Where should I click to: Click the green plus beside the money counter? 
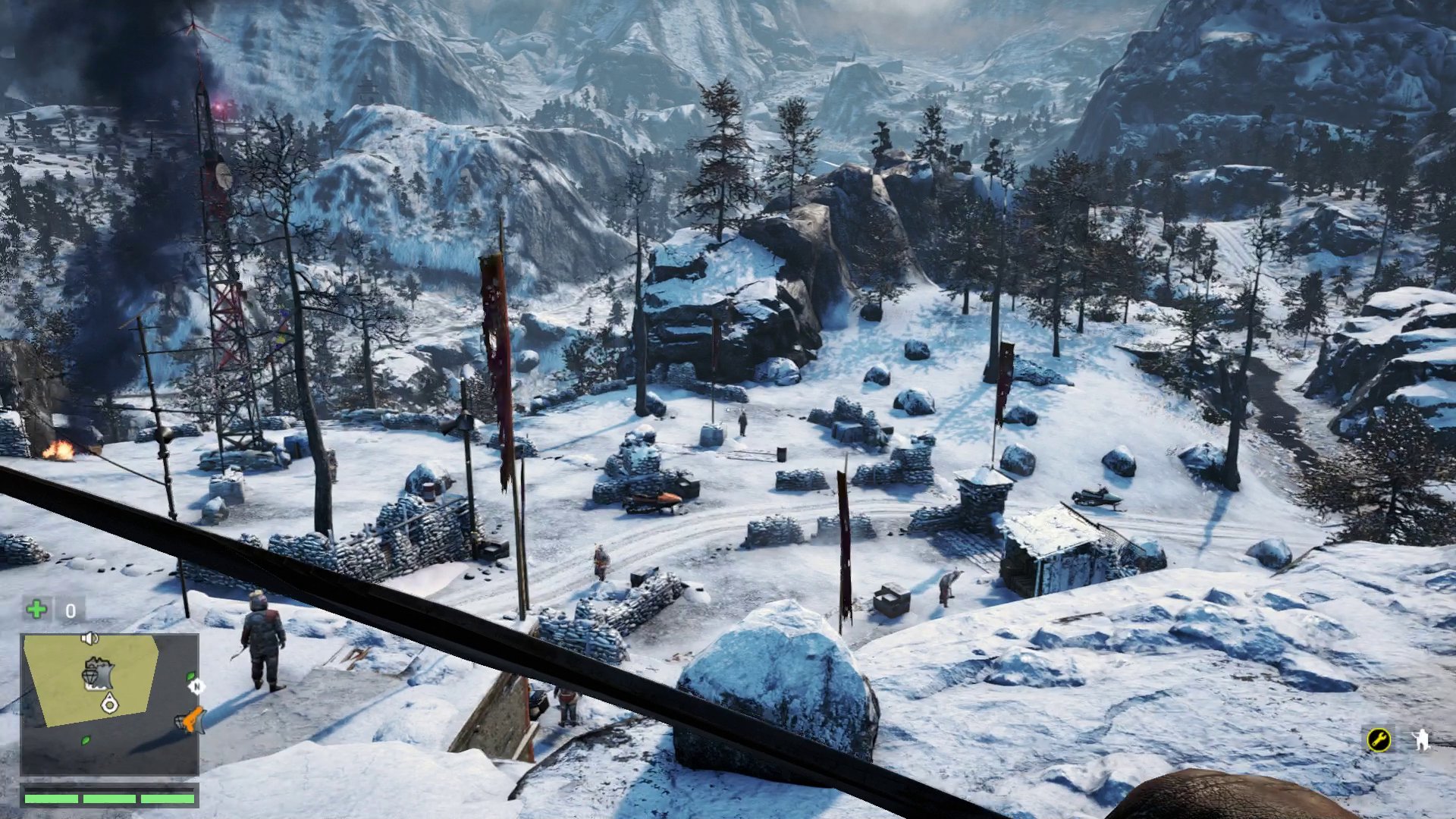click(x=35, y=608)
